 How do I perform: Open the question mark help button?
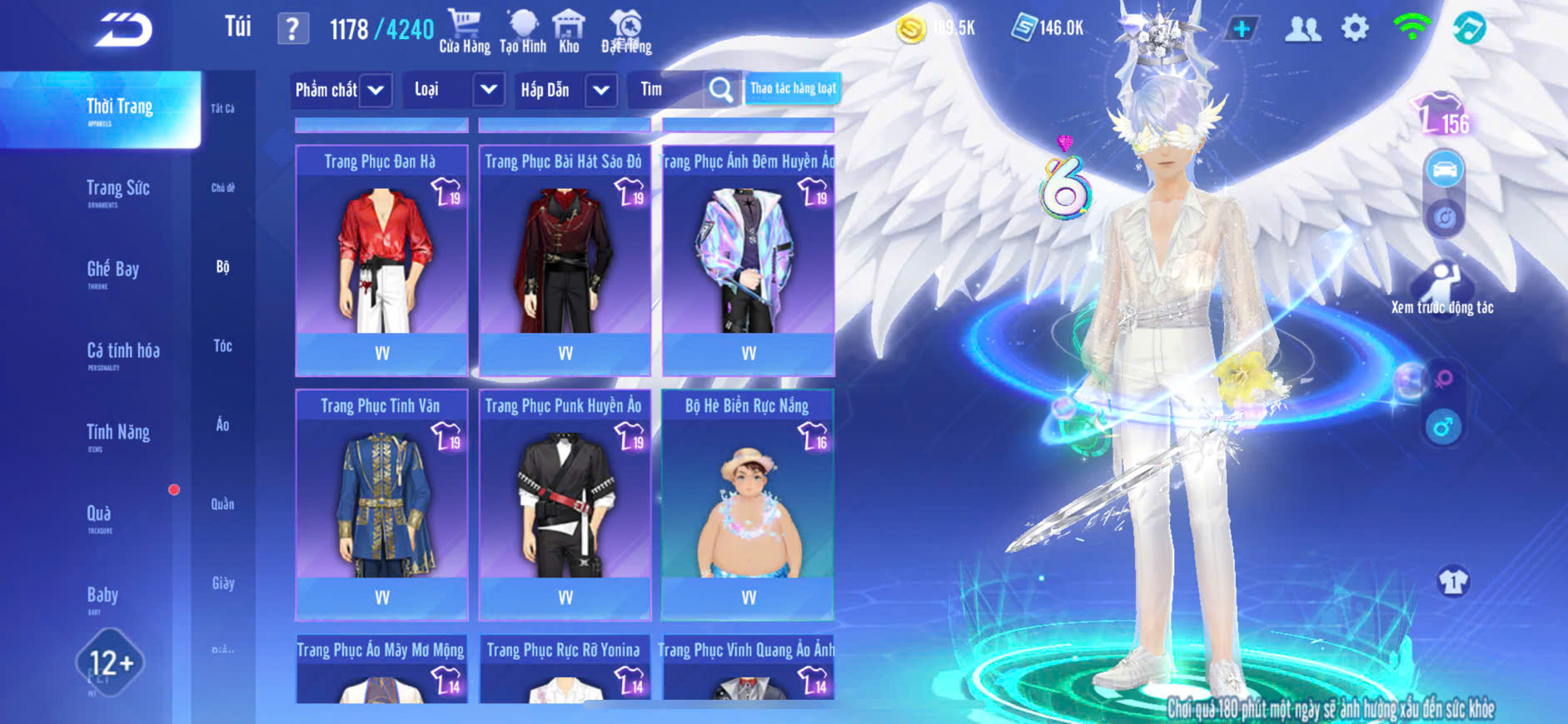click(292, 29)
